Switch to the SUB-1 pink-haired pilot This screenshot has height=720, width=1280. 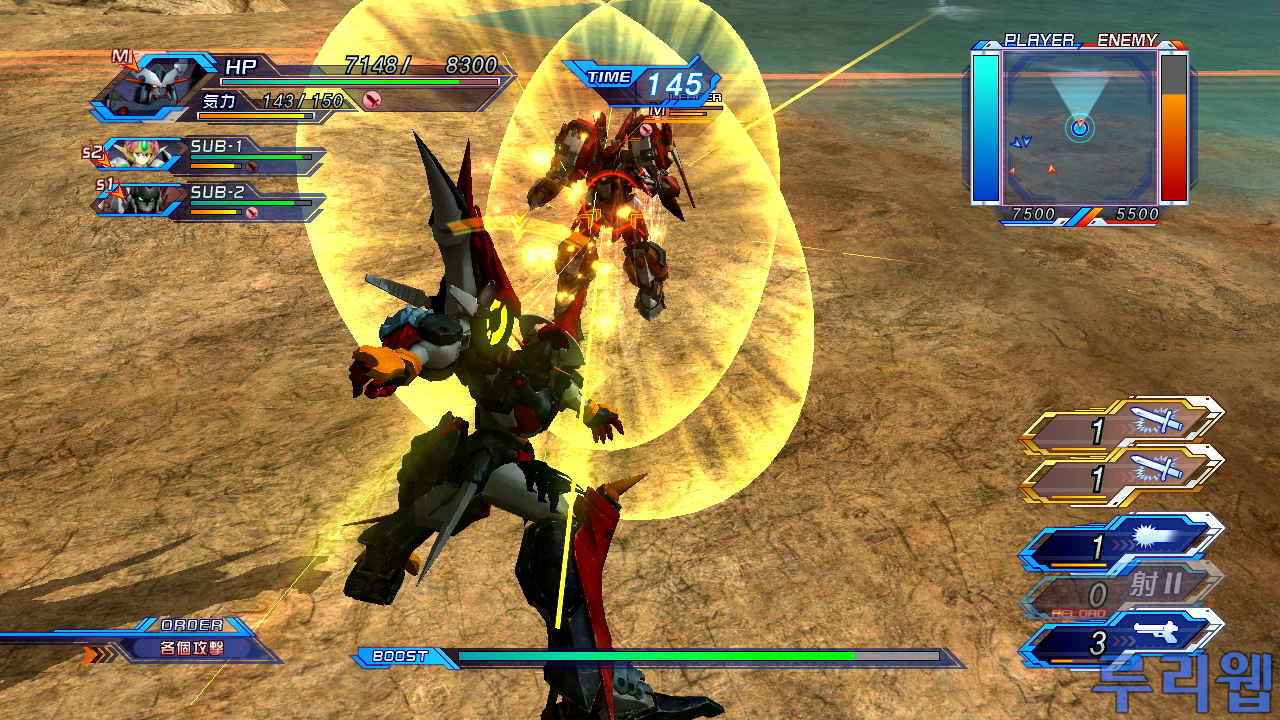[139, 154]
